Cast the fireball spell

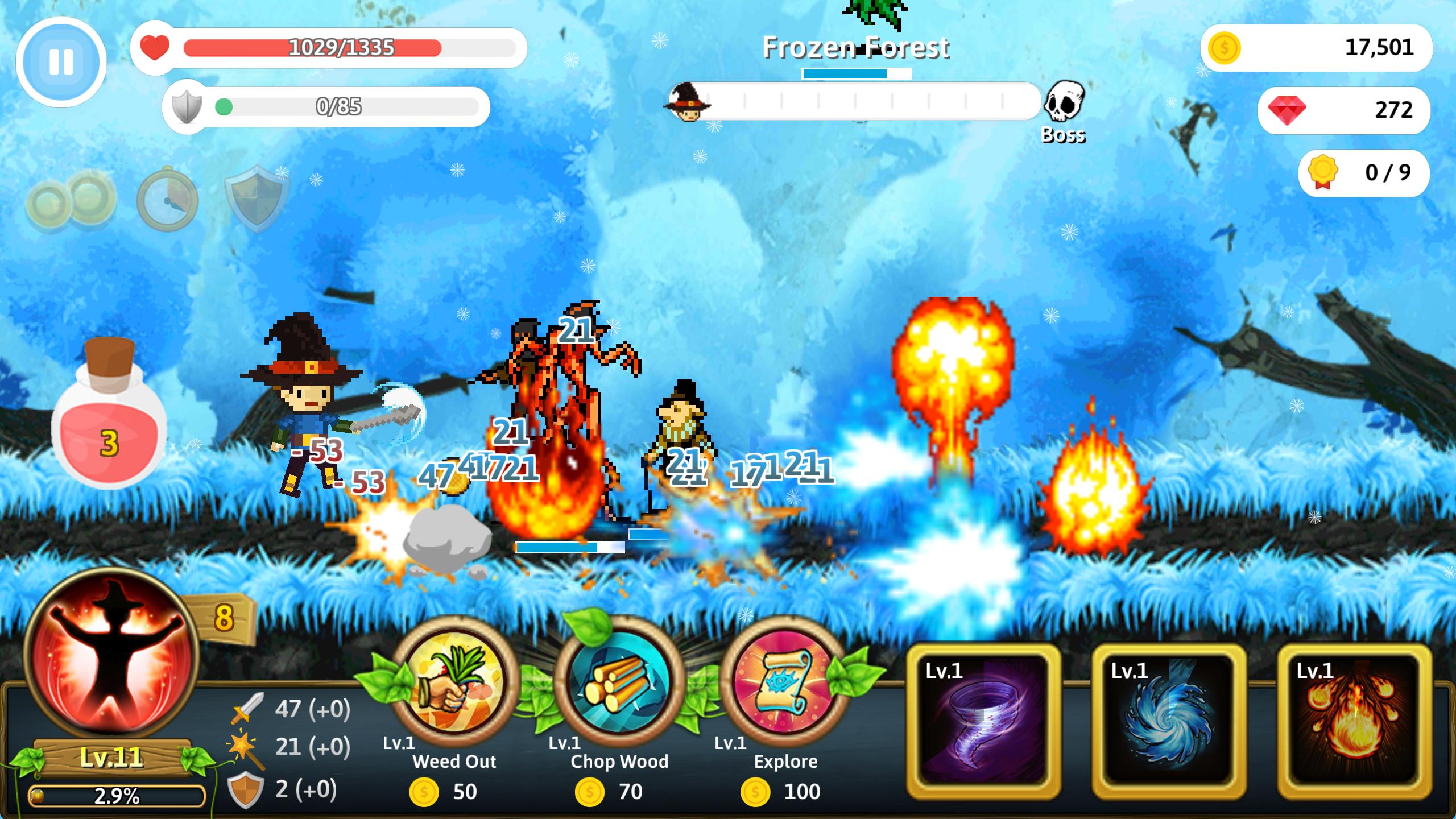click(x=1355, y=721)
